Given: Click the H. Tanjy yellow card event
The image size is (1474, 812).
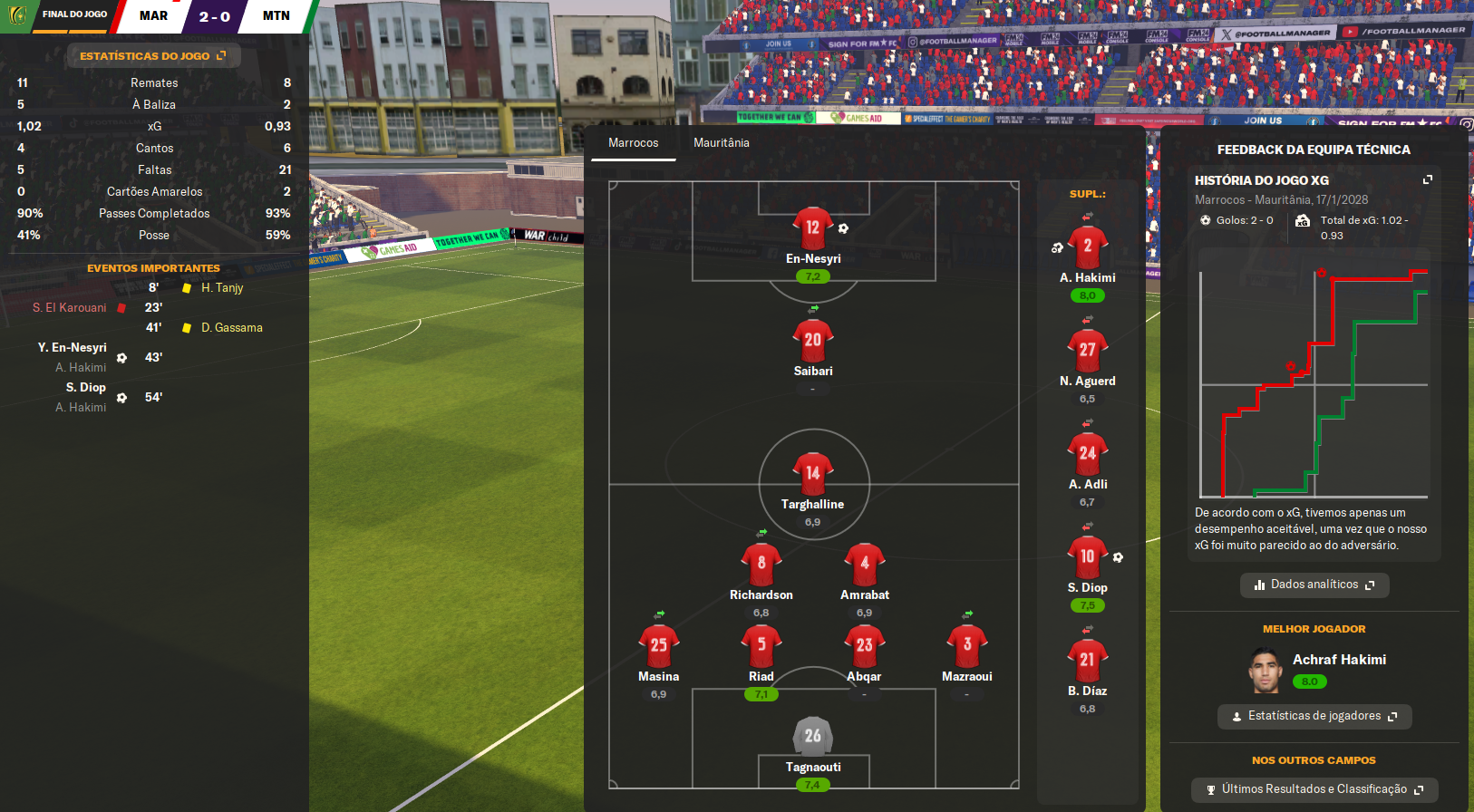Looking at the screenshot, I should (x=221, y=288).
